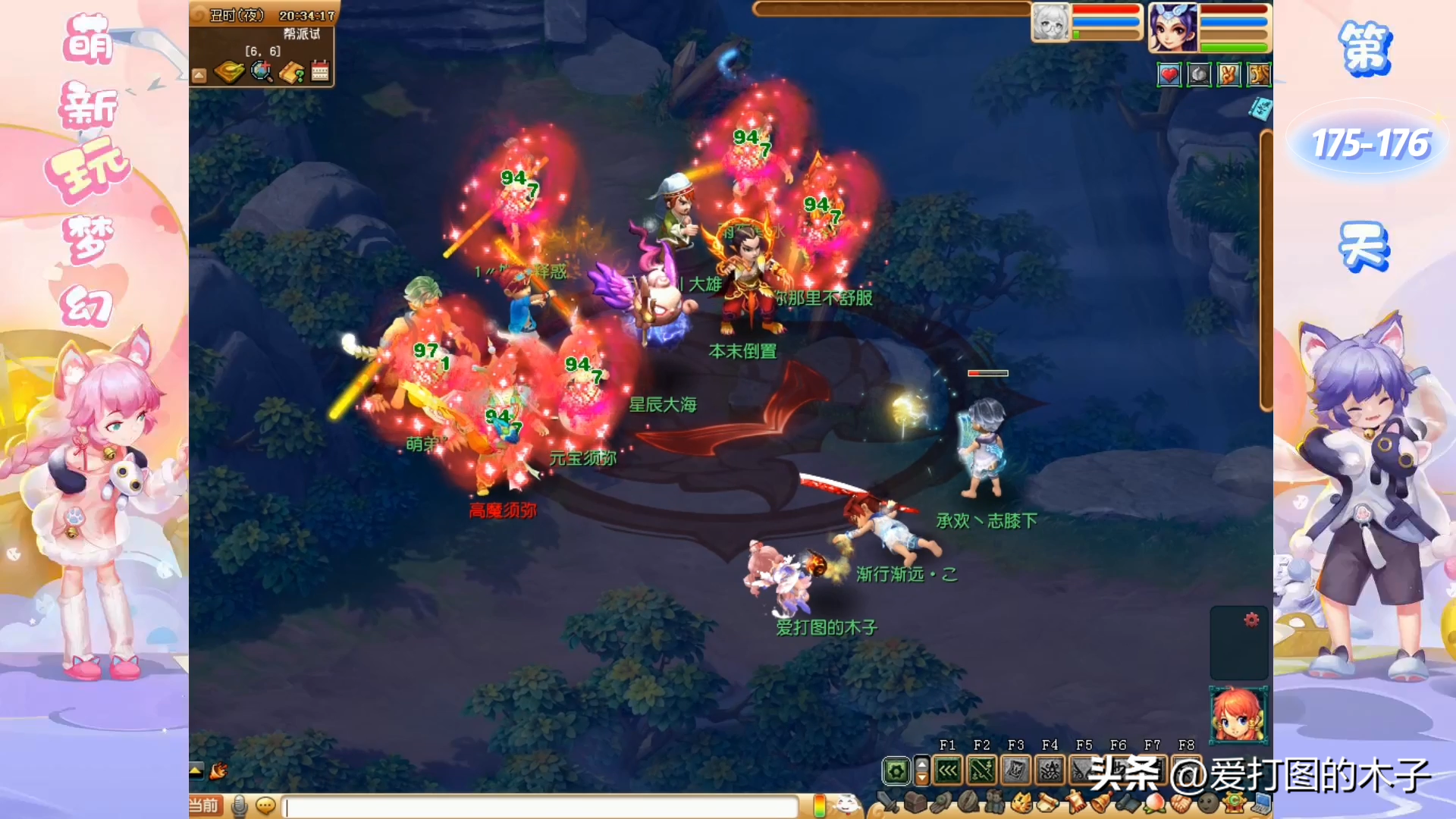Click the victory hand gesture buff icon
The width and height of the screenshot is (1456, 819).
[x=1228, y=74]
